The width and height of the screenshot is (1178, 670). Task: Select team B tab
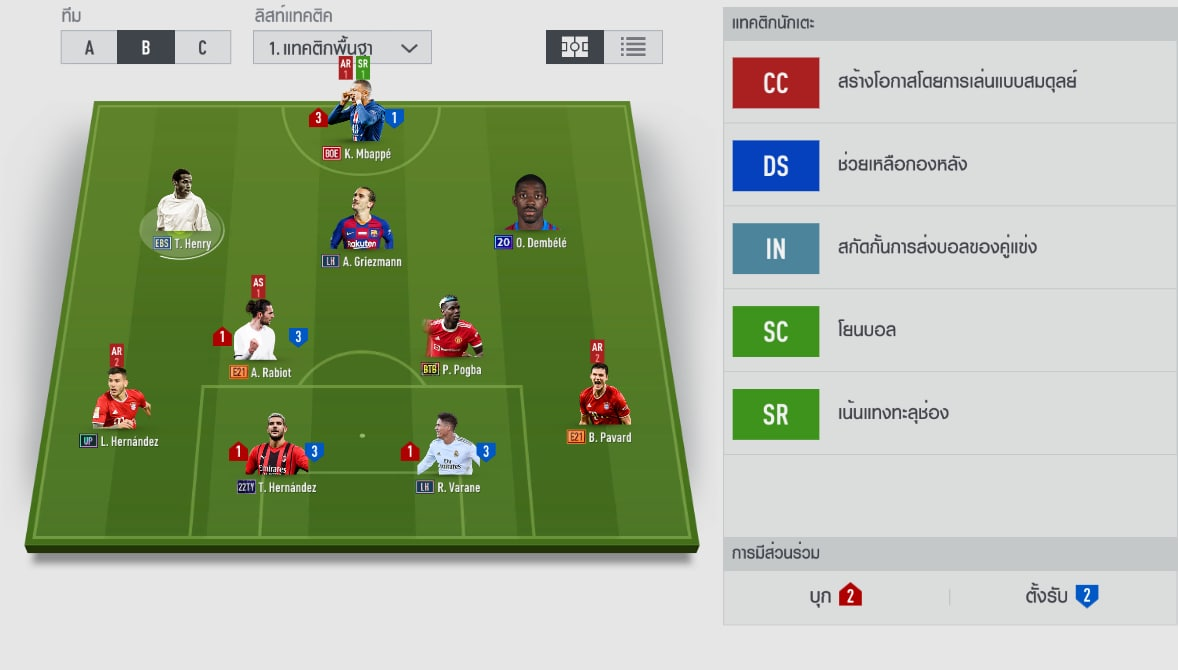point(146,47)
